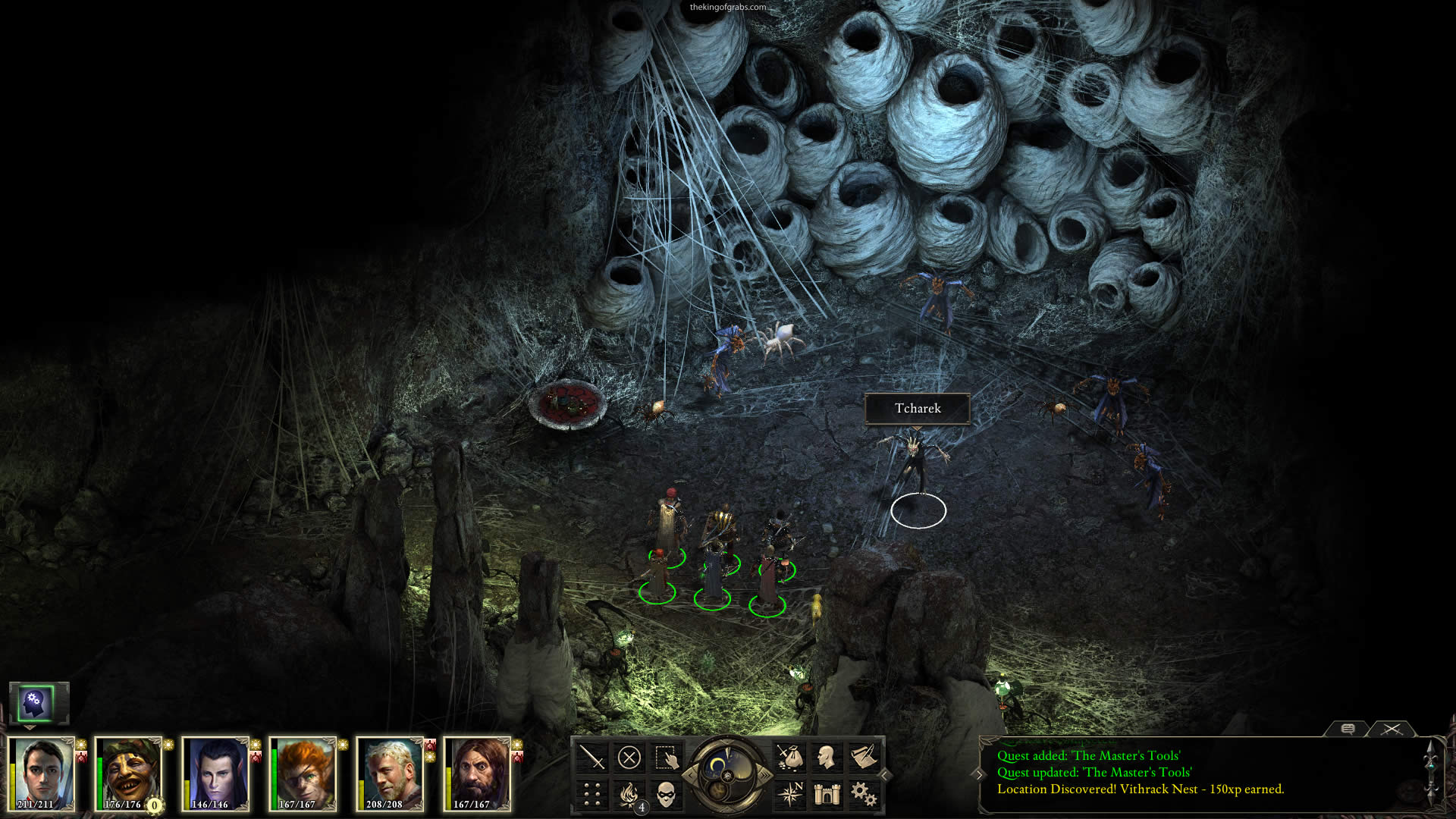Select the orange-haired eyepatch orlan portrait

[x=303, y=772]
